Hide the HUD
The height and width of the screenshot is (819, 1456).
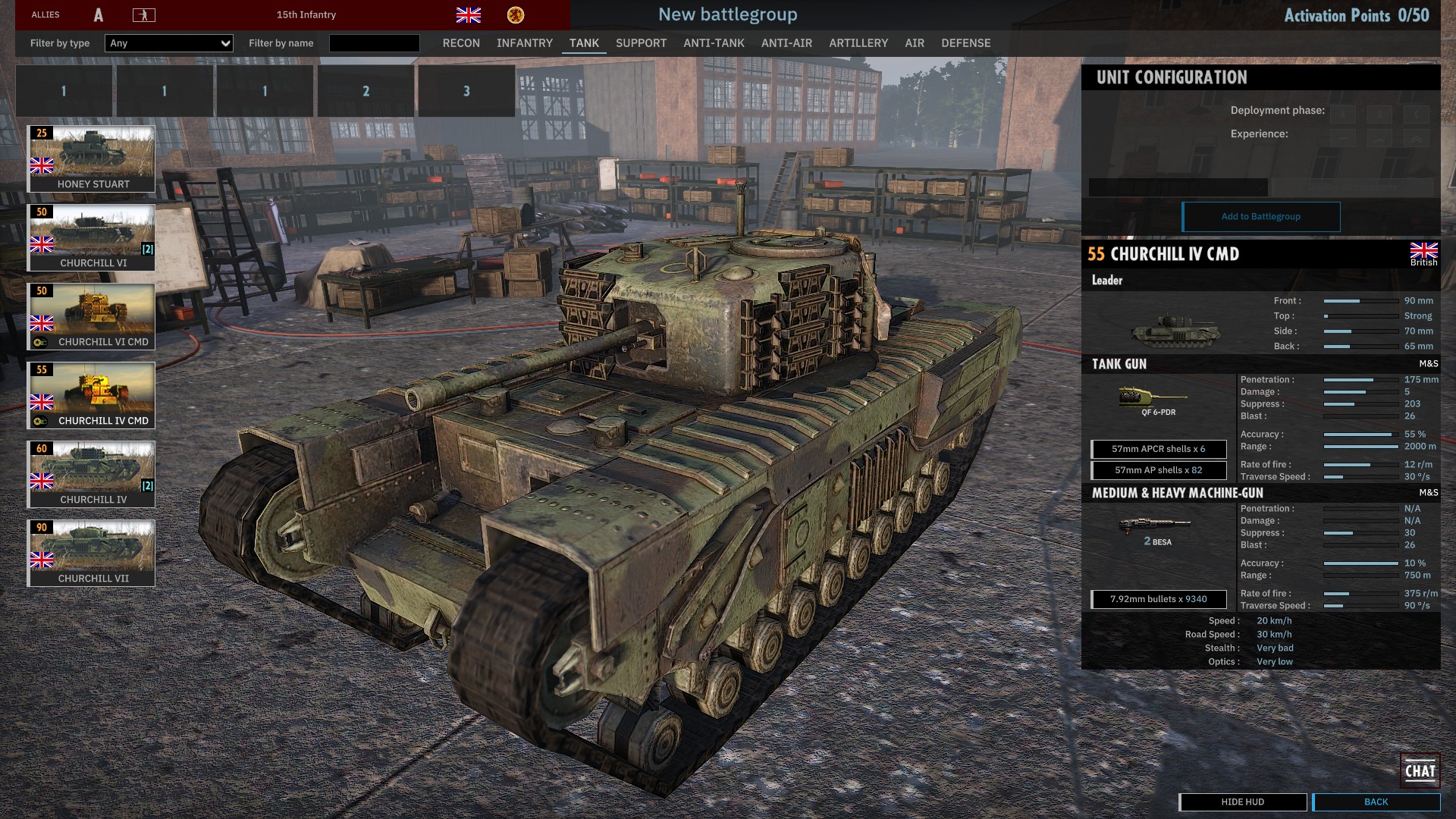click(x=1242, y=802)
